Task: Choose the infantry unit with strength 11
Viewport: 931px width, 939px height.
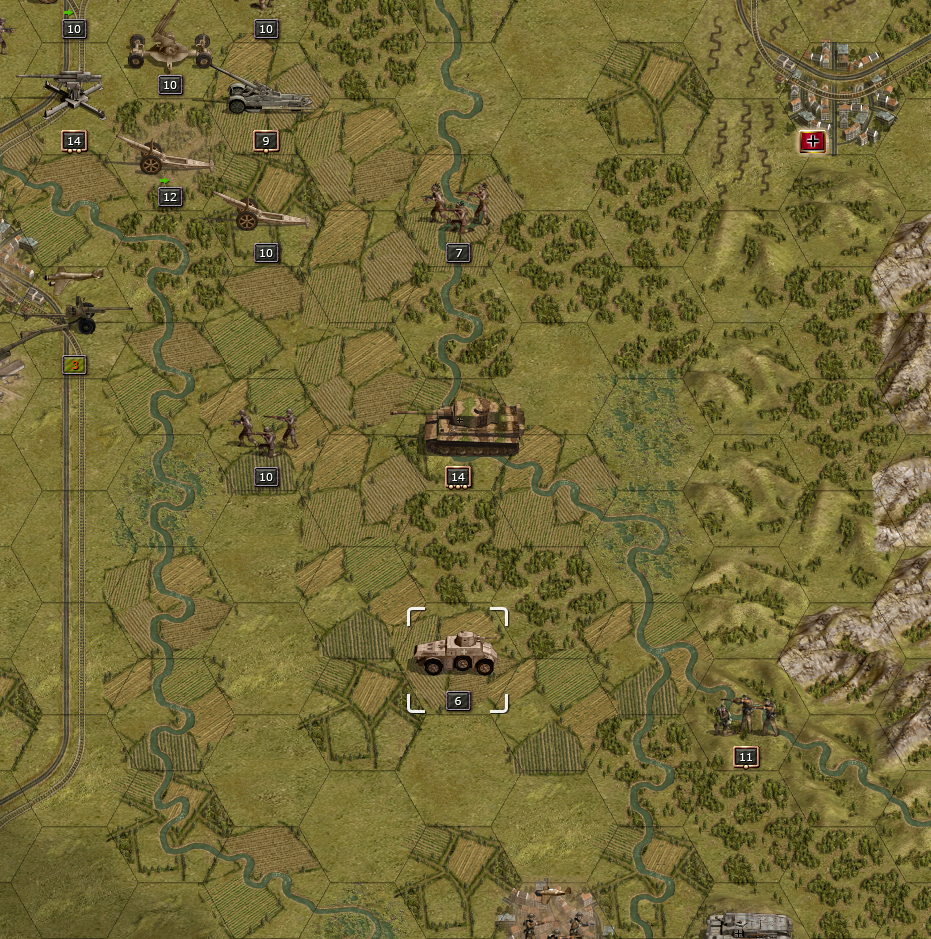Action: click(745, 716)
